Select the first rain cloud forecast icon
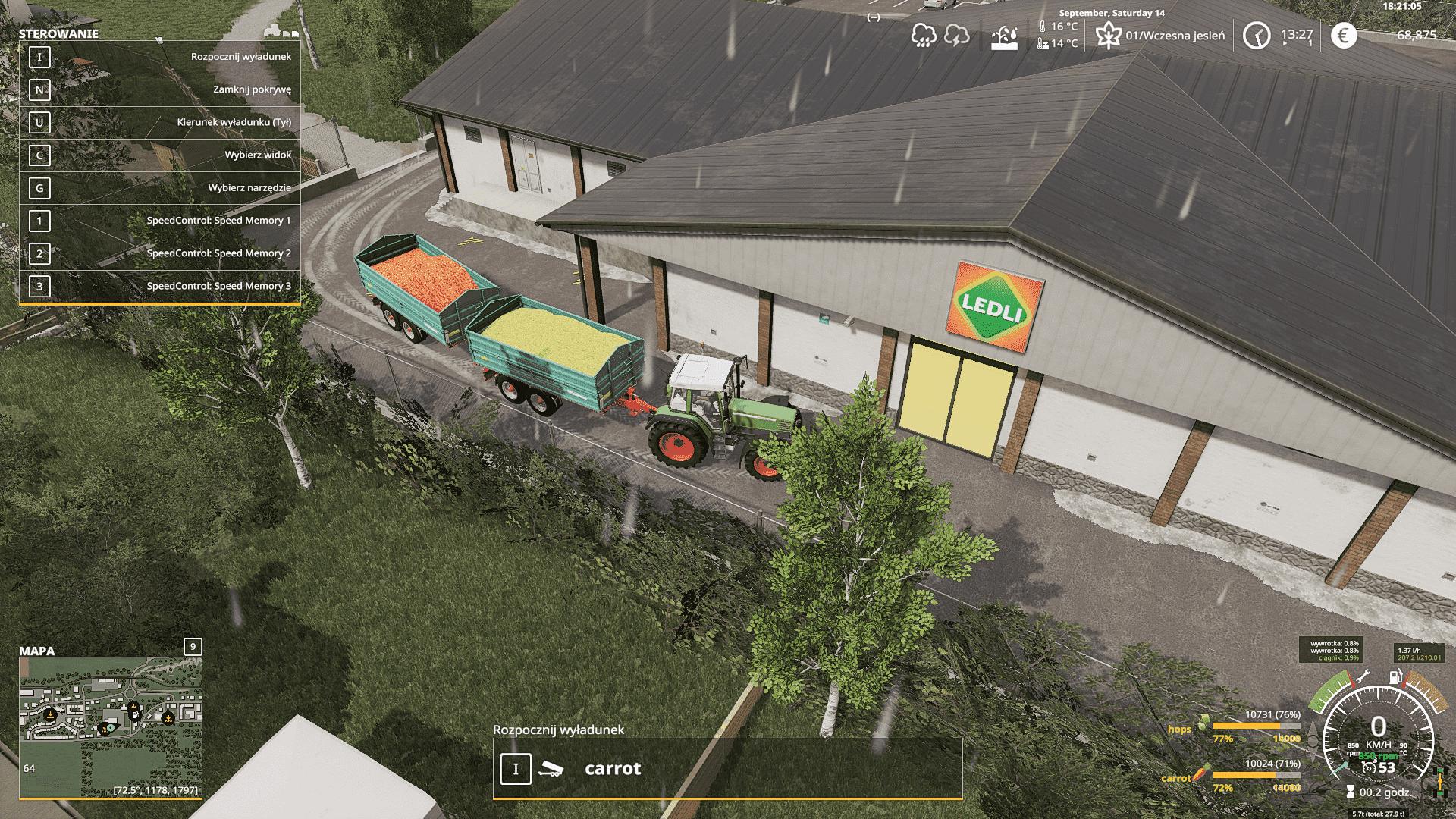1456x819 pixels. click(923, 35)
